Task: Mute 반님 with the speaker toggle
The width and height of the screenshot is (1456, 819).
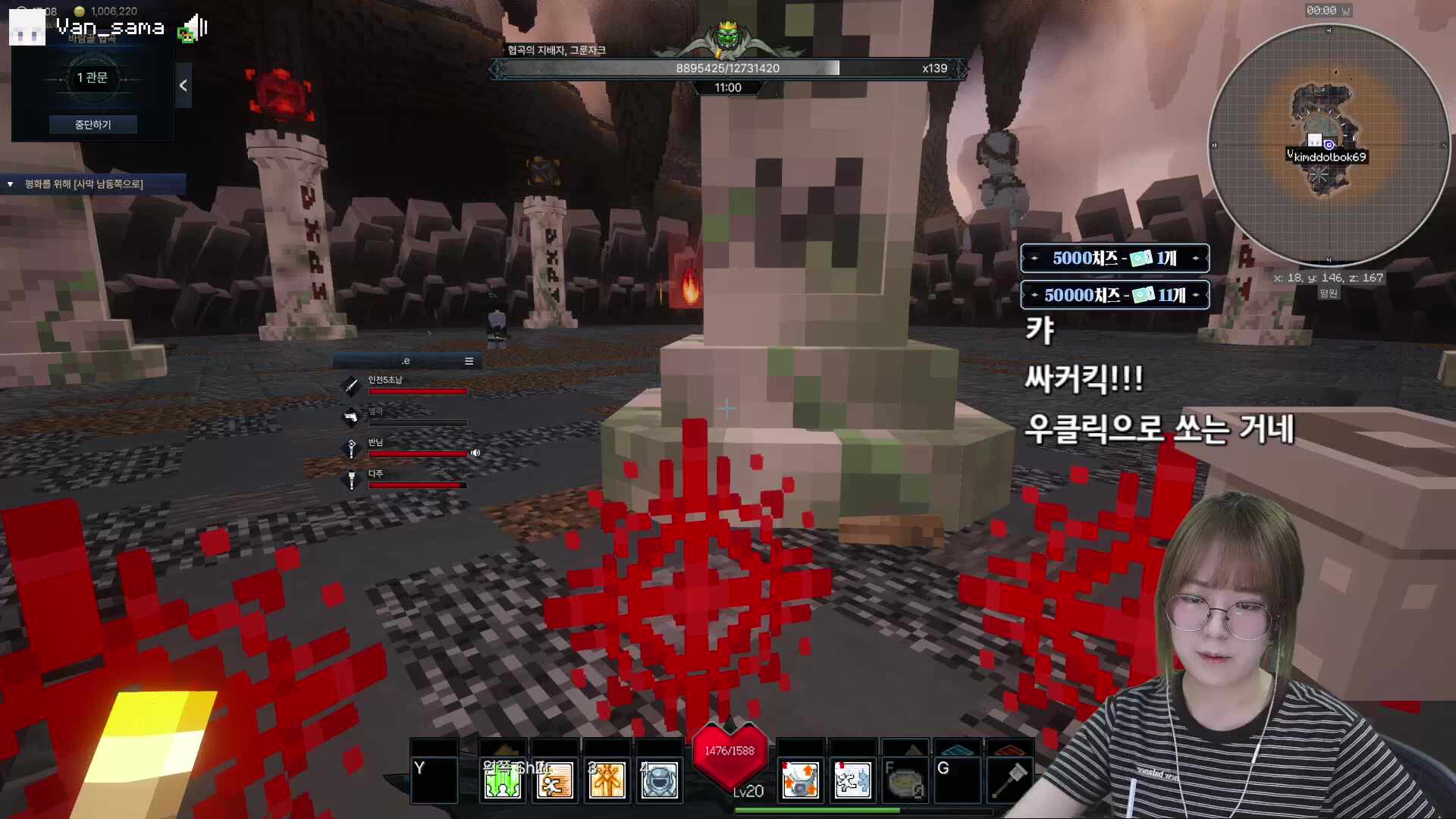Action: coord(475,453)
